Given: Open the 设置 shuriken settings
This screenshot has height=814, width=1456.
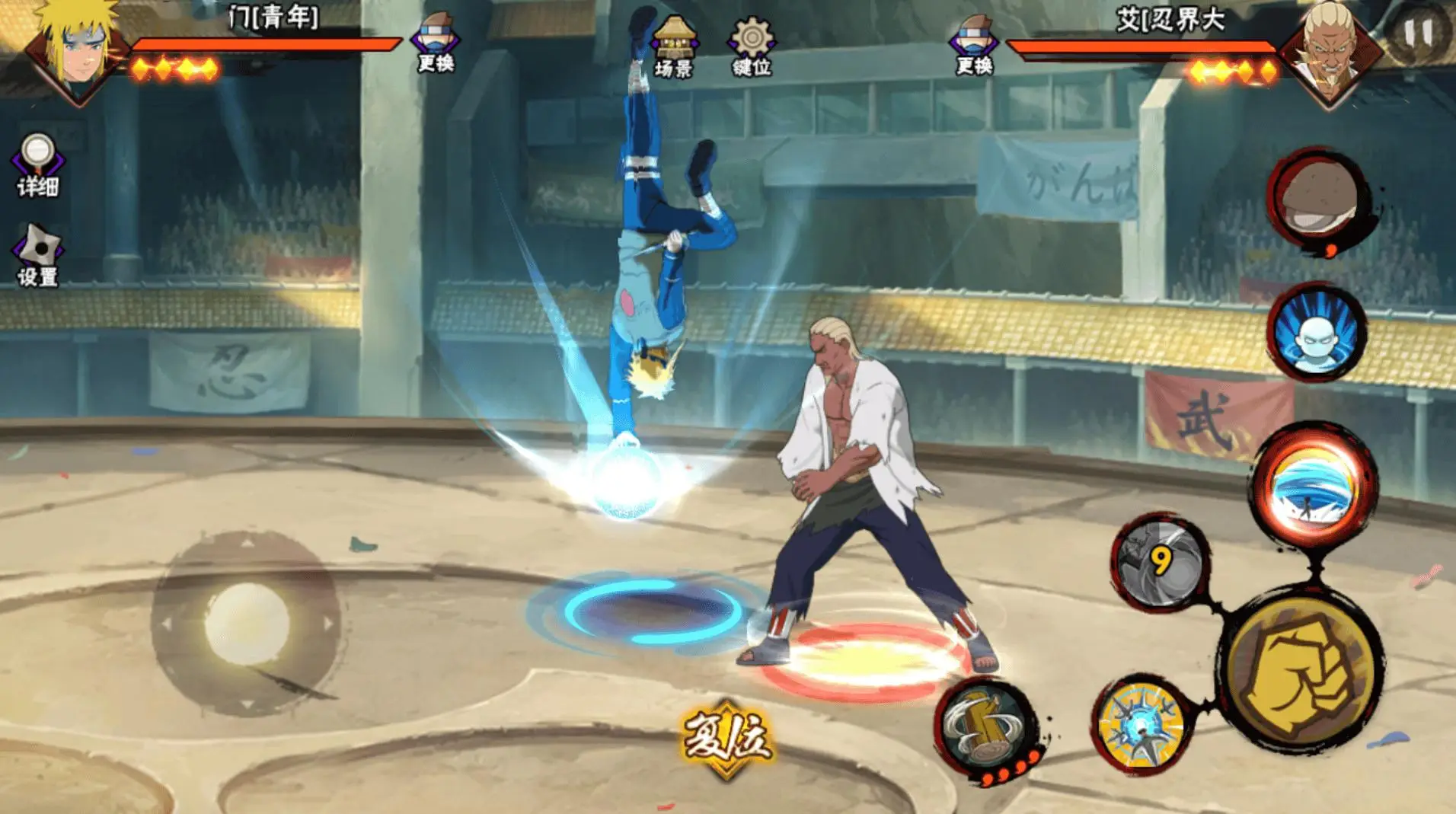Looking at the screenshot, I should 37,255.
